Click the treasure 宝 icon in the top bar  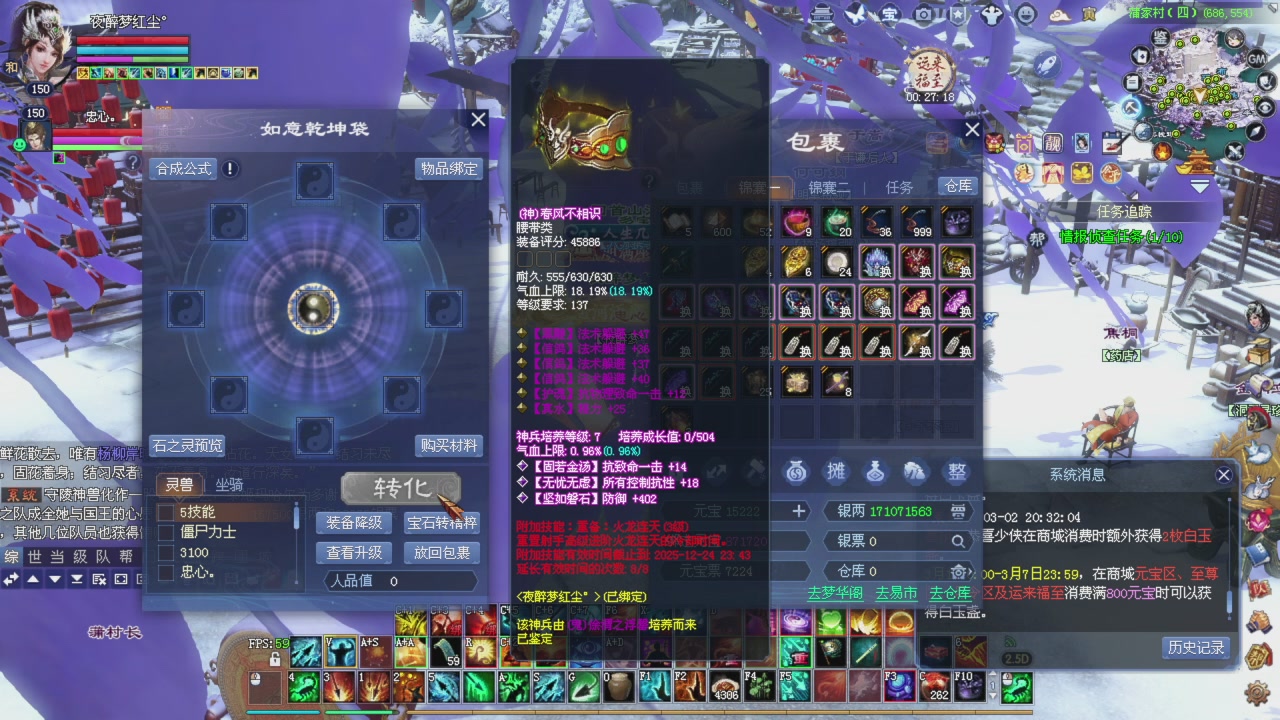pos(890,14)
